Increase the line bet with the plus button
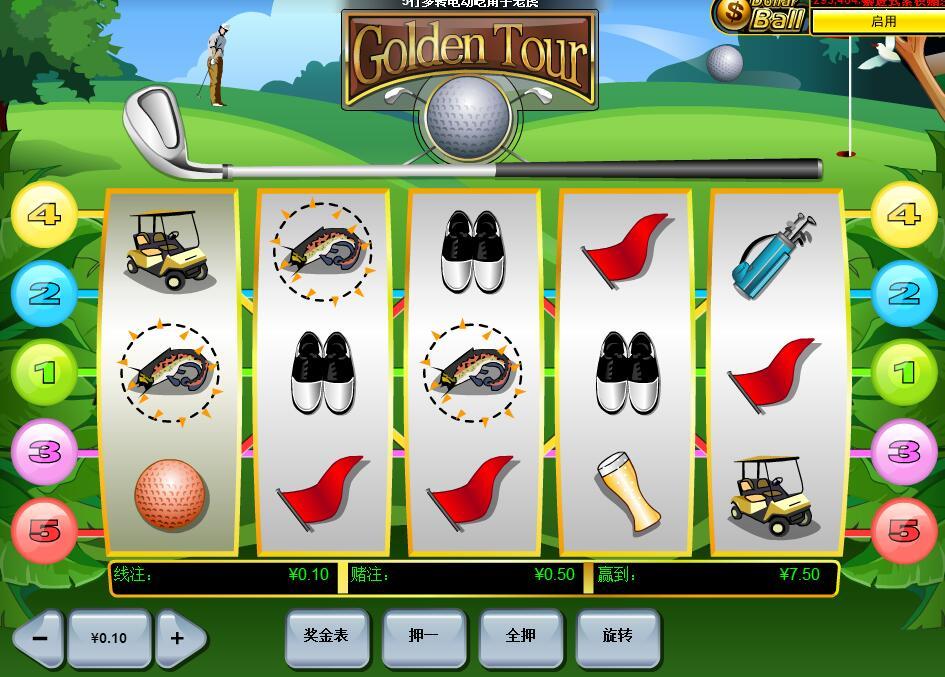Viewport: 945px width, 677px height. click(179, 638)
